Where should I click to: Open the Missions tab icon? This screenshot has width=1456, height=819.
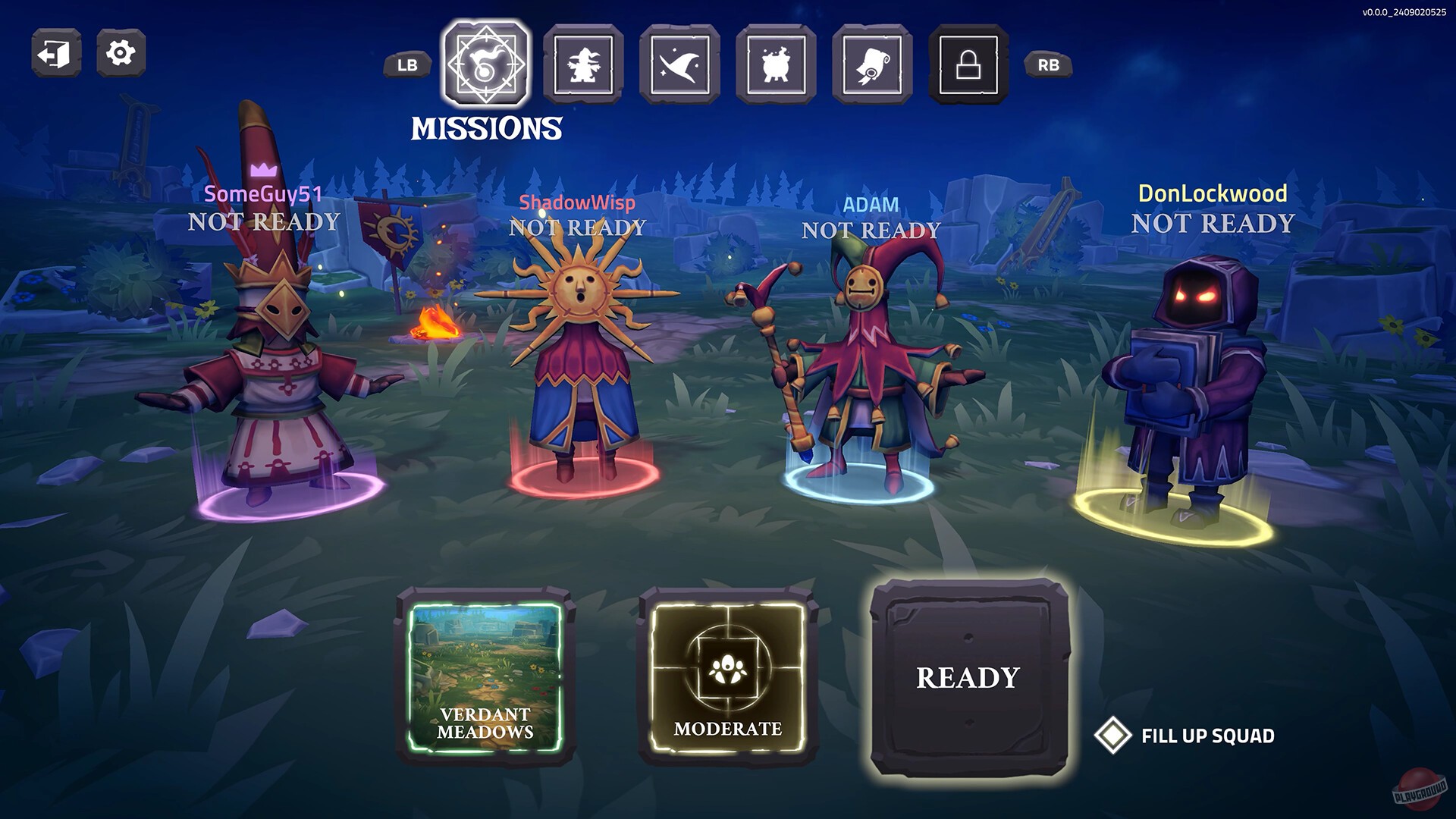pyautogui.click(x=485, y=64)
